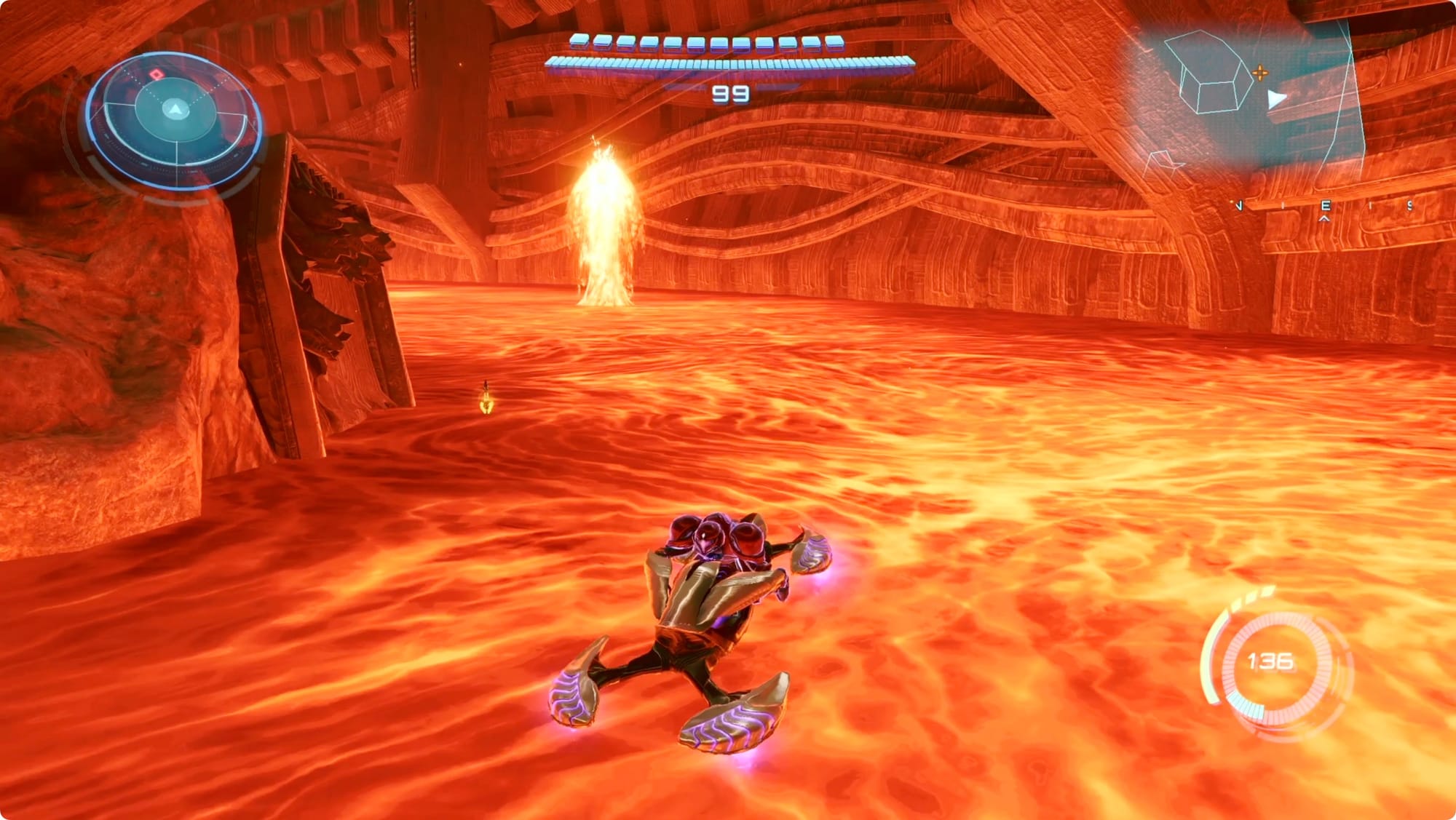Image resolution: width=1456 pixels, height=820 pixels.
Task: Click the orange crosshair marker on minimap
Action: click(1260, 73)
